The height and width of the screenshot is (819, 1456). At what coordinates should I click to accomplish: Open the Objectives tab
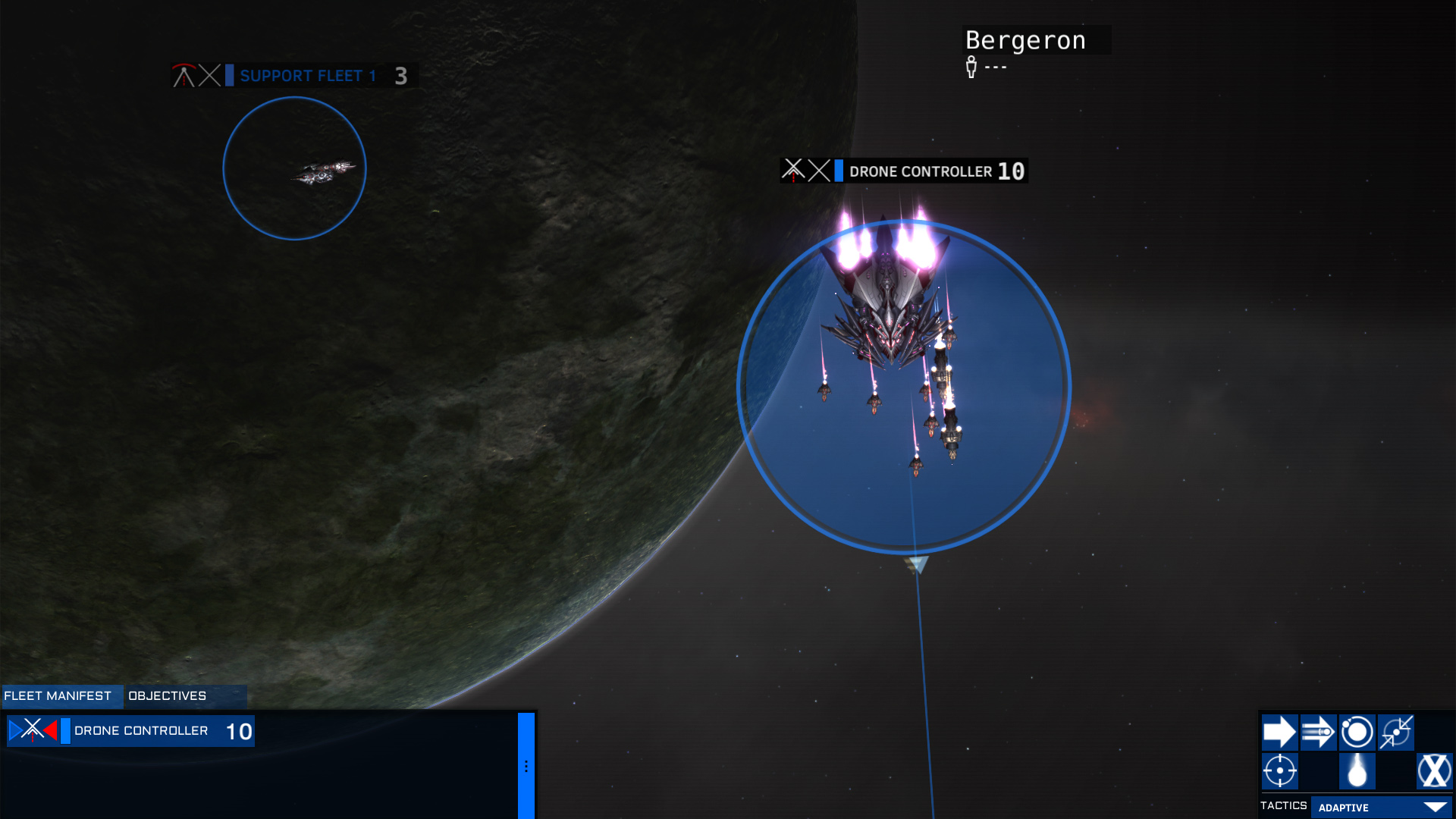pos(168,695)
